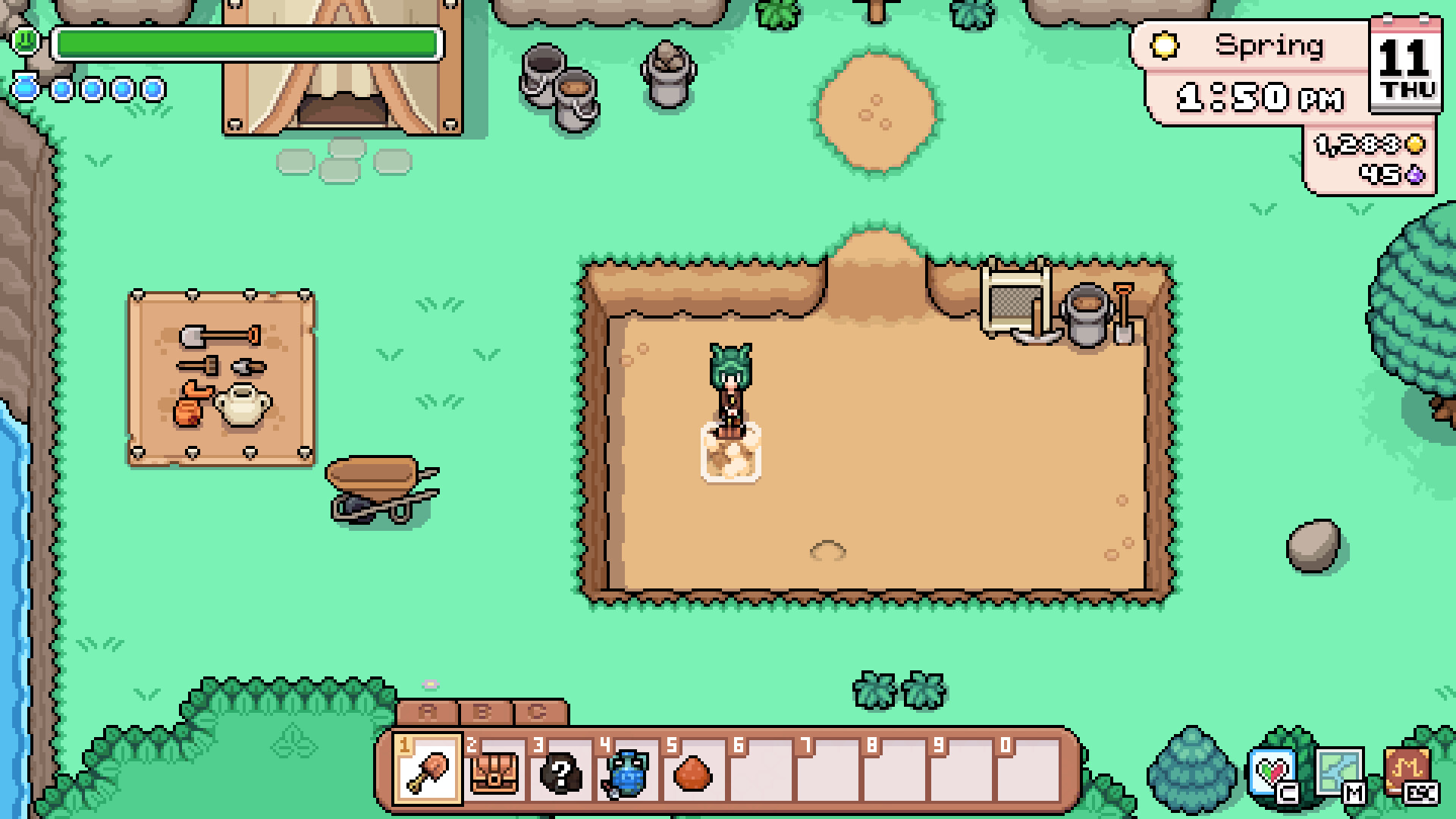Select the blue vase in hotbar slot 4

(x=625, y=773)
